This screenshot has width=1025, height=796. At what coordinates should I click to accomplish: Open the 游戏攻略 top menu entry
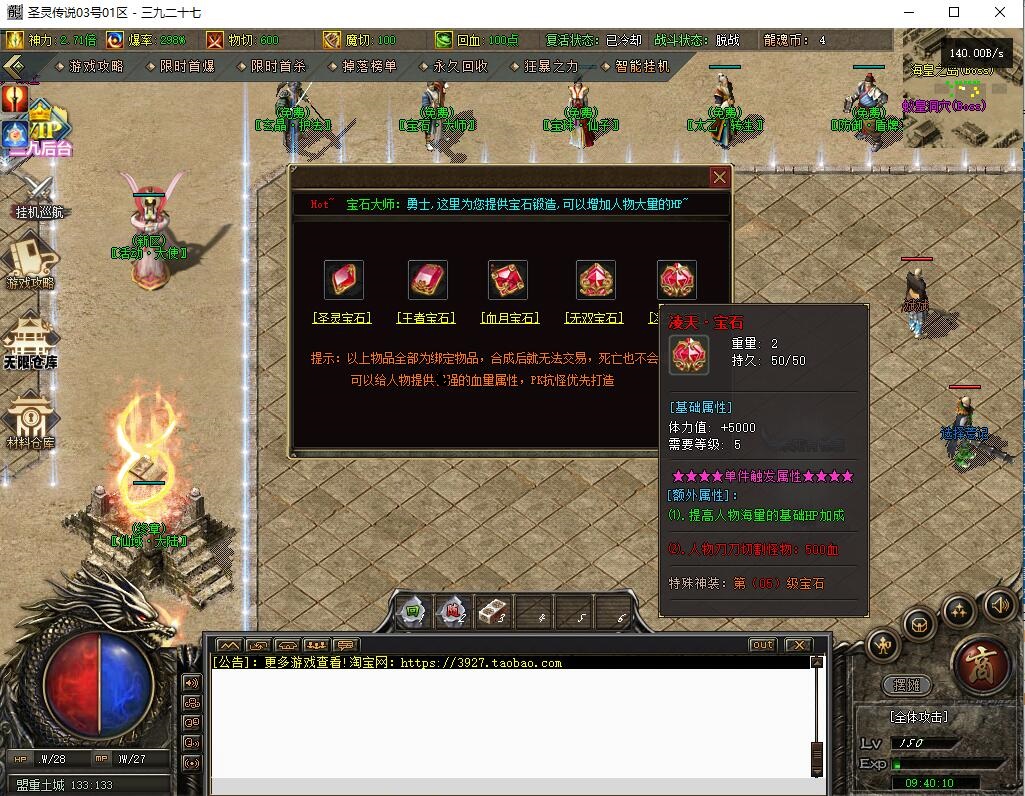click(95, 66)
